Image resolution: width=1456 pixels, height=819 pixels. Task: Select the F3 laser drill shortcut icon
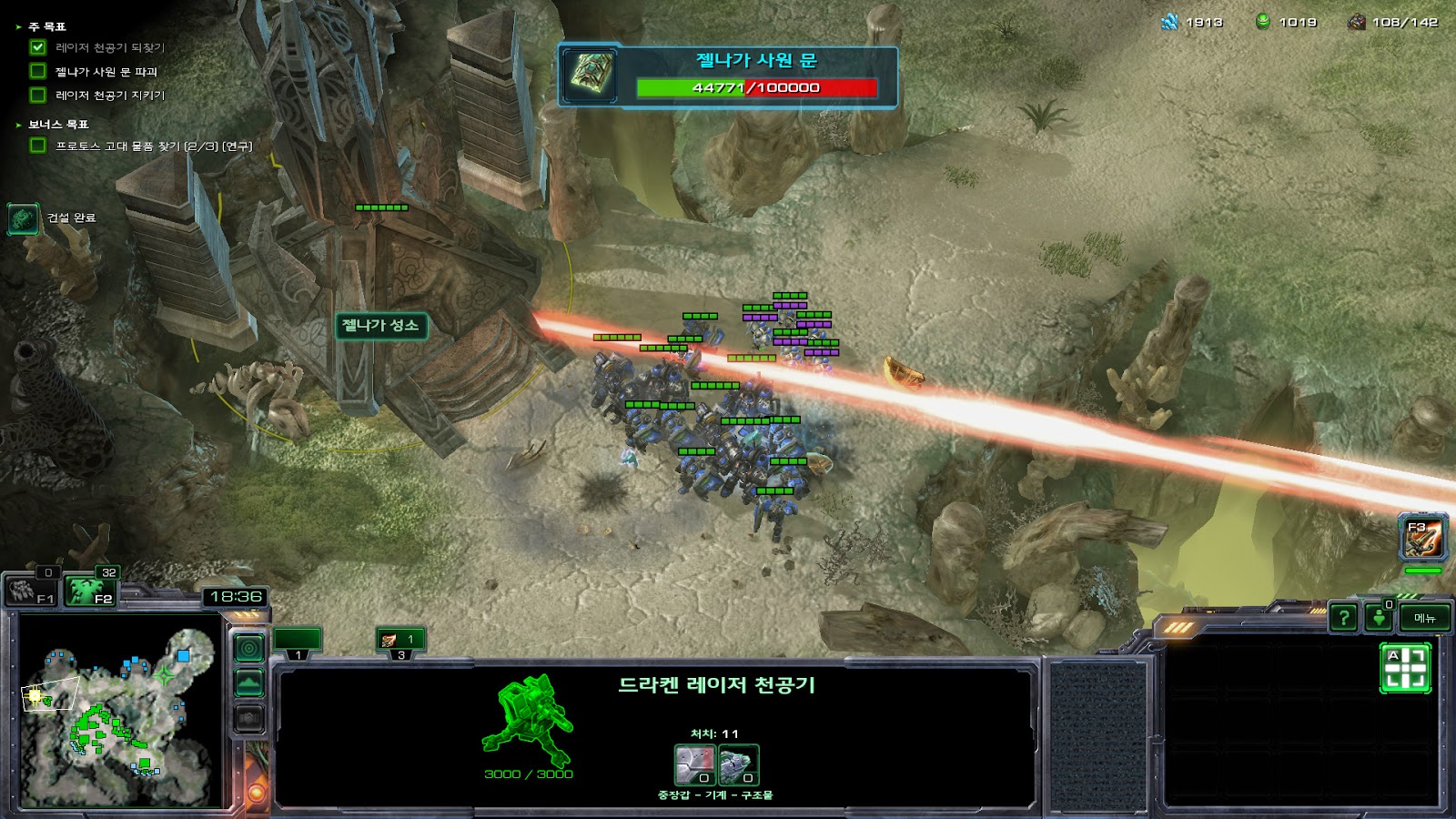[1421, 538]
